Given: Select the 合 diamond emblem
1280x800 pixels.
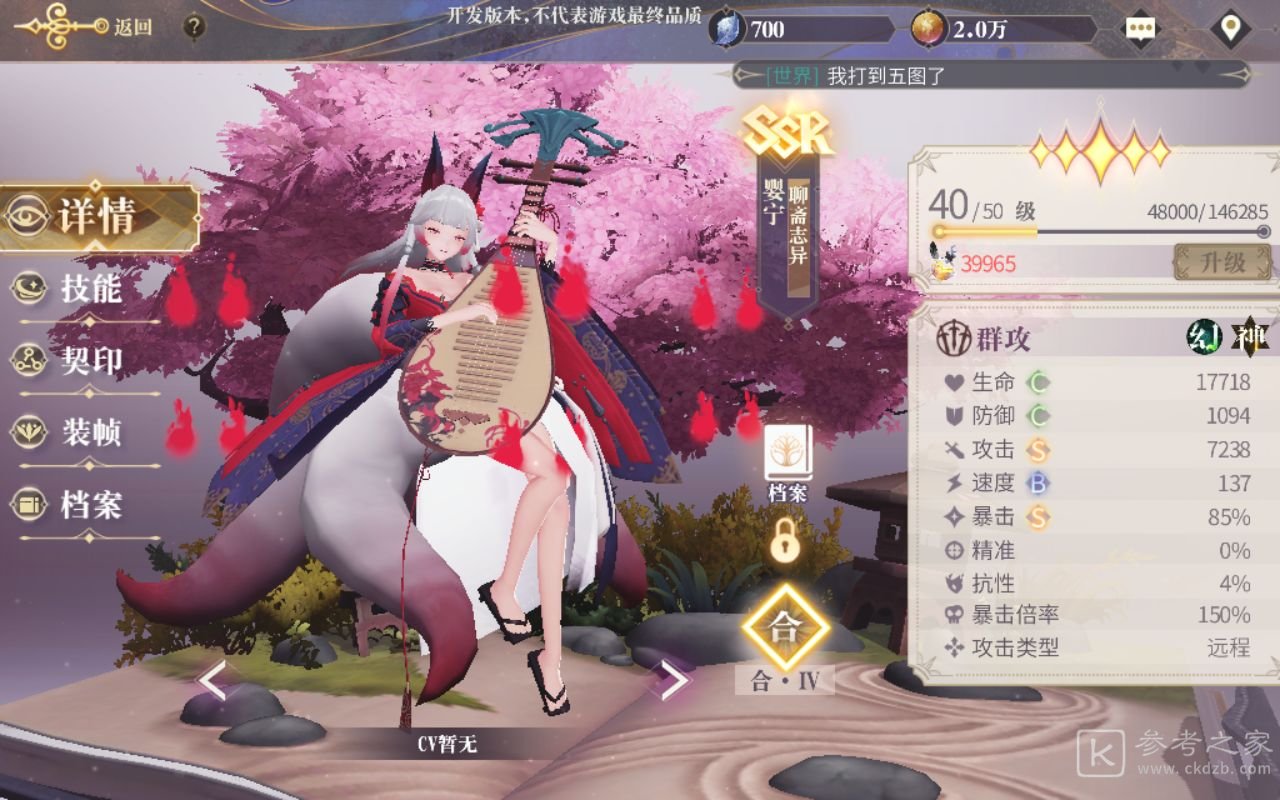Looking at the screenshot, I should (786, 628).
